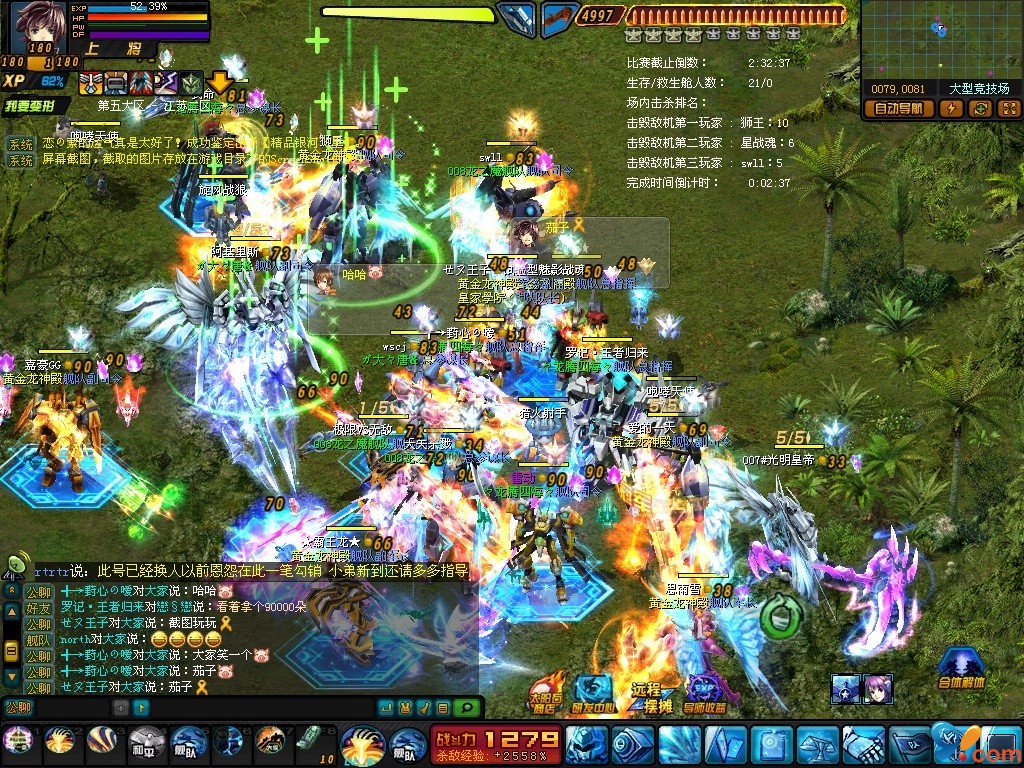Click the green refresh arrows minimap button
1024x768 pixels.
(979, 109)
